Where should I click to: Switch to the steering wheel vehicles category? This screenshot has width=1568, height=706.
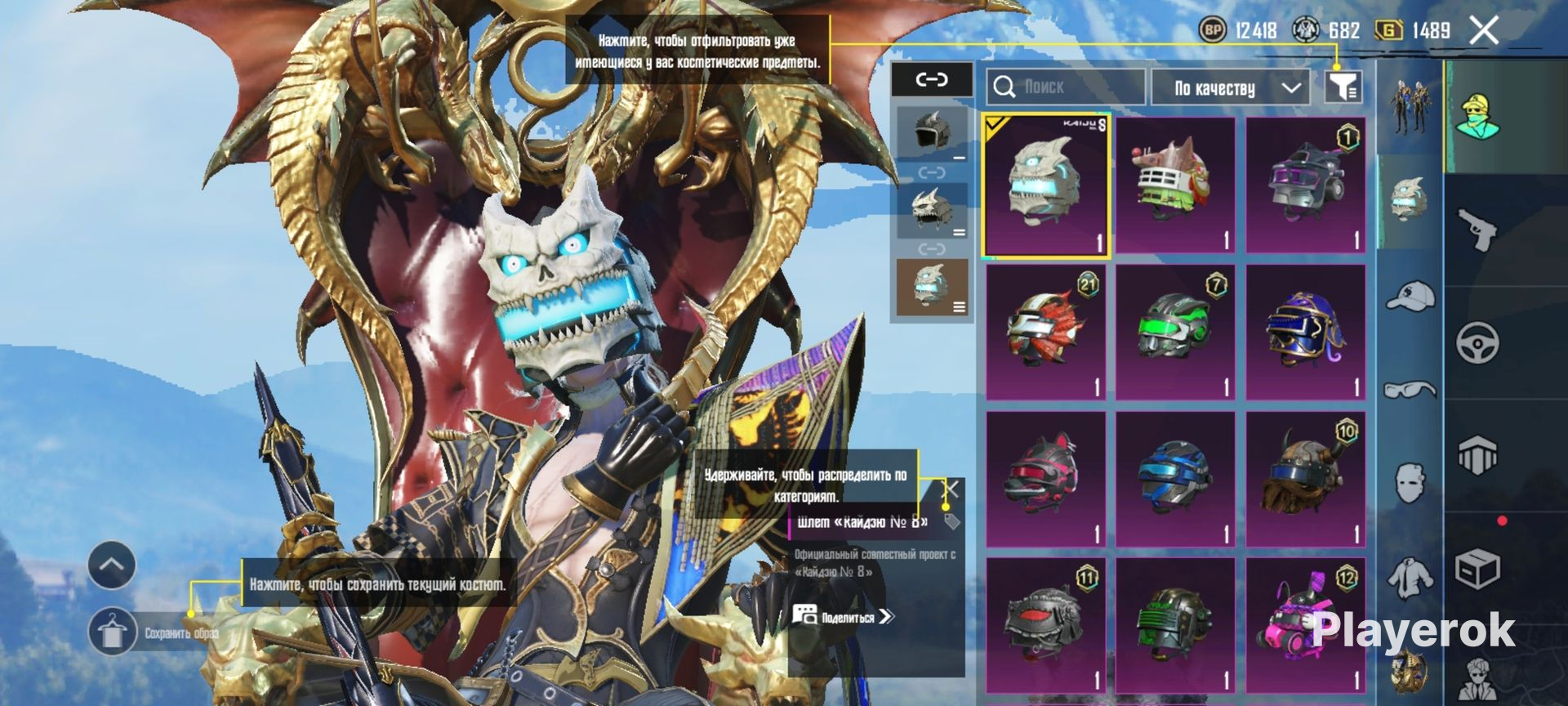tap(1478, 342)
